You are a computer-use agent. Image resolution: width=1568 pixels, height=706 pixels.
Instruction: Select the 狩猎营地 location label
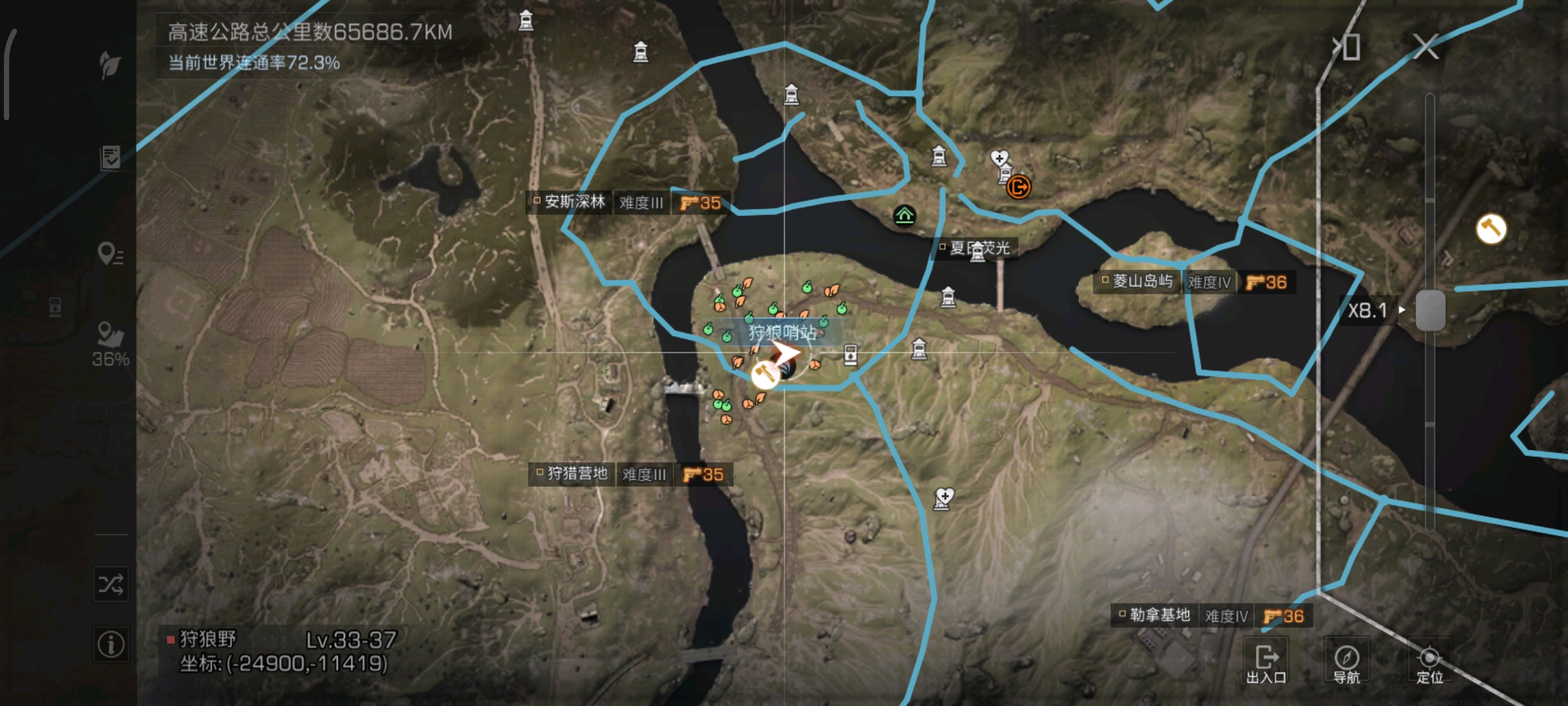[577, 473]
